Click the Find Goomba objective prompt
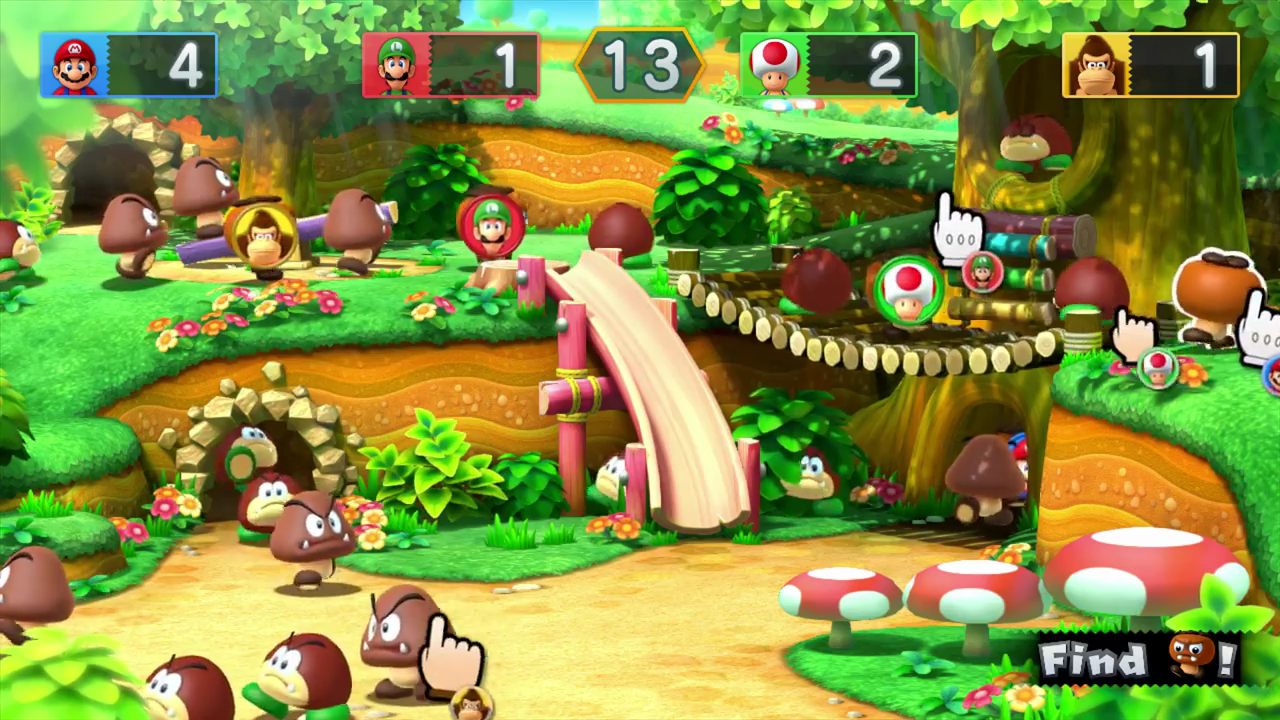 (x=1139, y=658)
